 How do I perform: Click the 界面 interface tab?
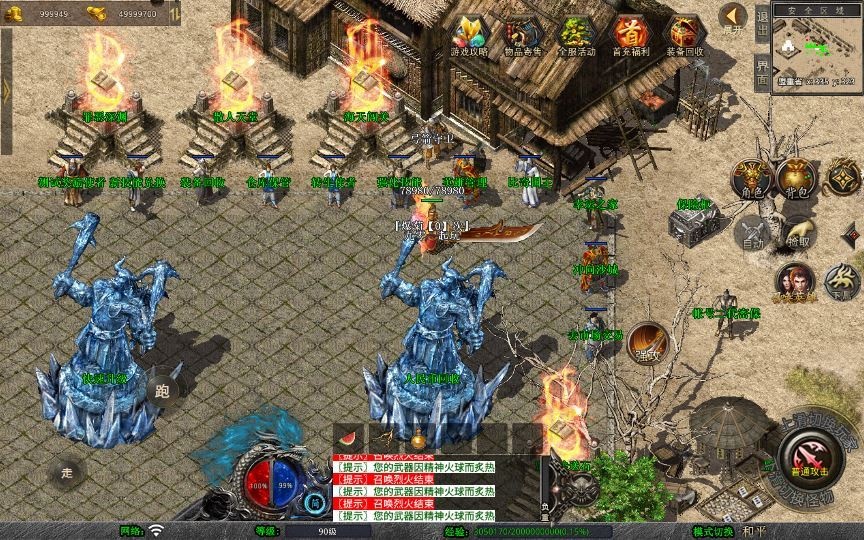coord(762,71)
